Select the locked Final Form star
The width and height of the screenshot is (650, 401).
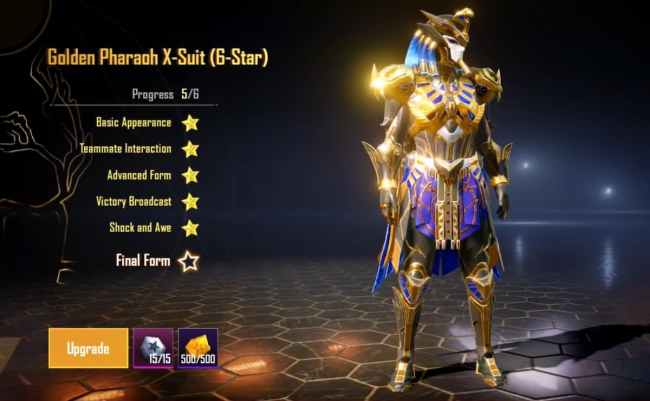click(x=188, y=262)
